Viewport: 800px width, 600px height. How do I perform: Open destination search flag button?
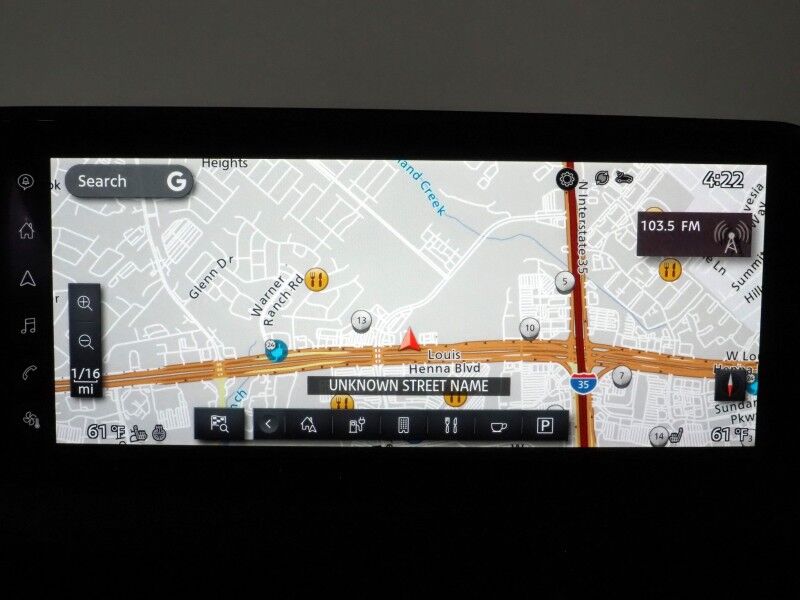(220, 424)
